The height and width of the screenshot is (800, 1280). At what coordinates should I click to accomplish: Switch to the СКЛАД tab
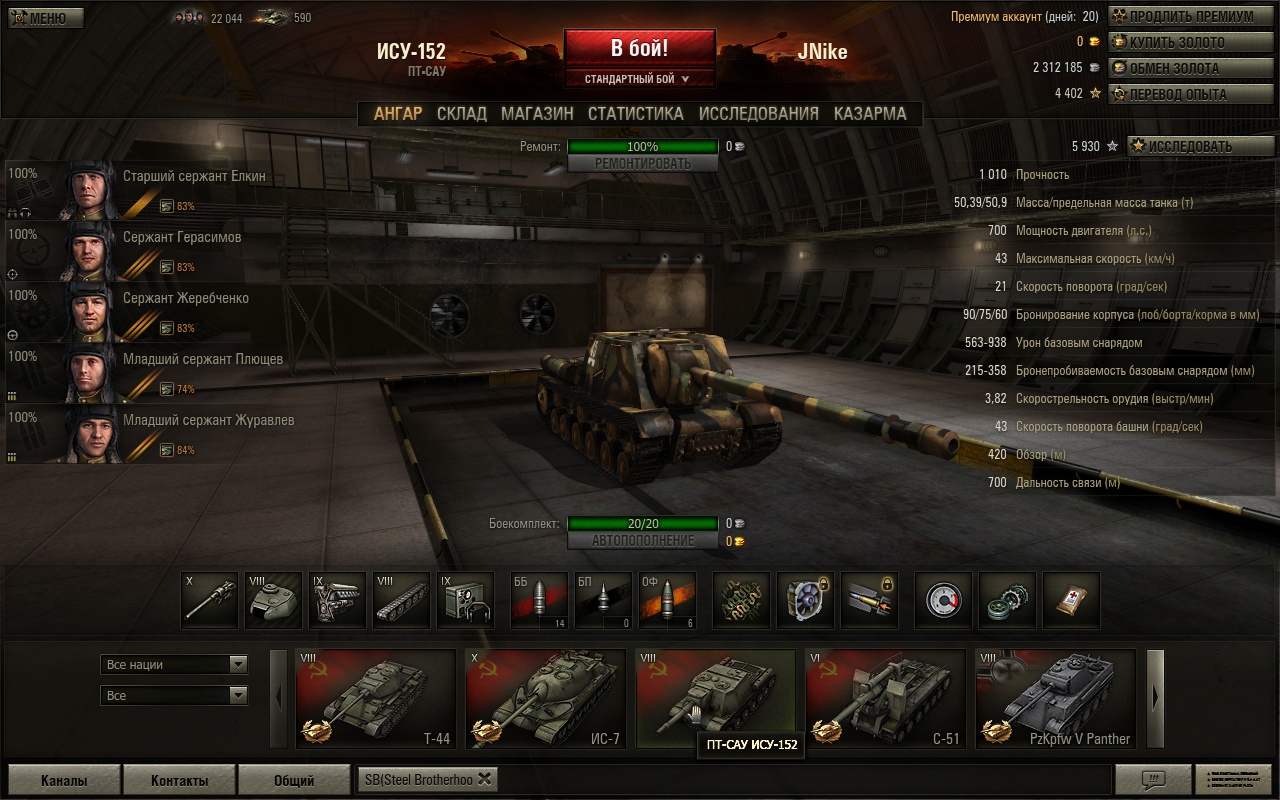(x=462, y=114)
